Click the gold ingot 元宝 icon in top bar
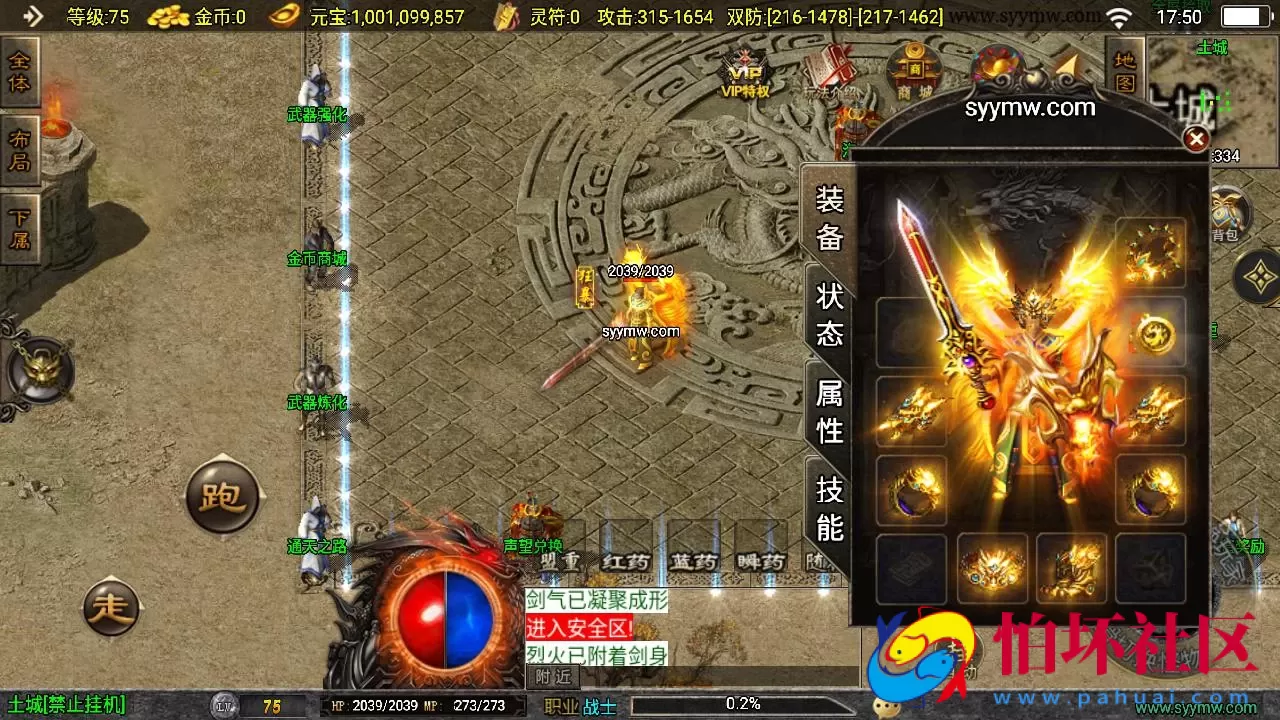Screen dimensions: 1280x720 click(x=285, y=17)
